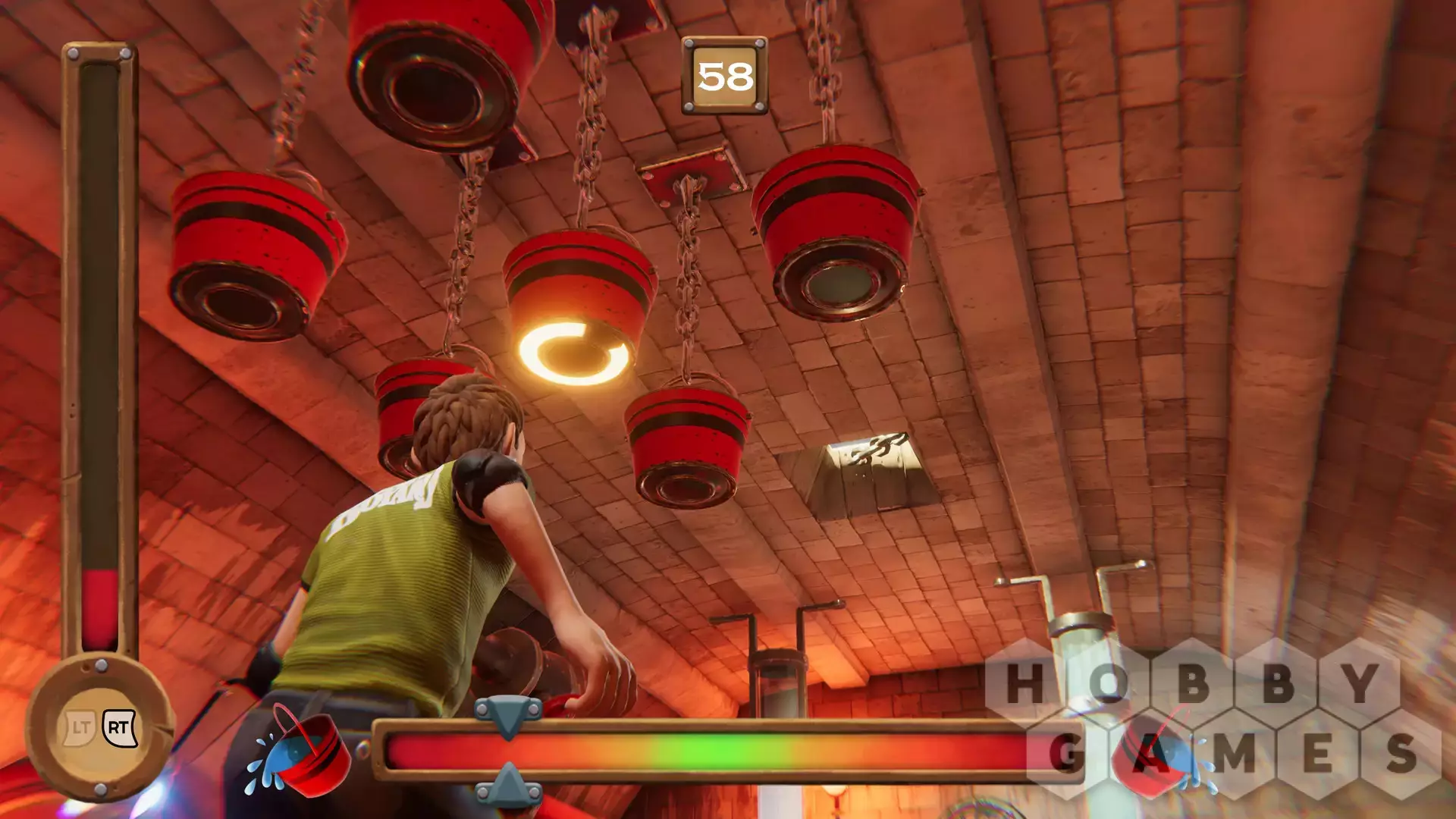
Task: Click the triangular marker on the balance bar
Action: (x=508, y=716)
